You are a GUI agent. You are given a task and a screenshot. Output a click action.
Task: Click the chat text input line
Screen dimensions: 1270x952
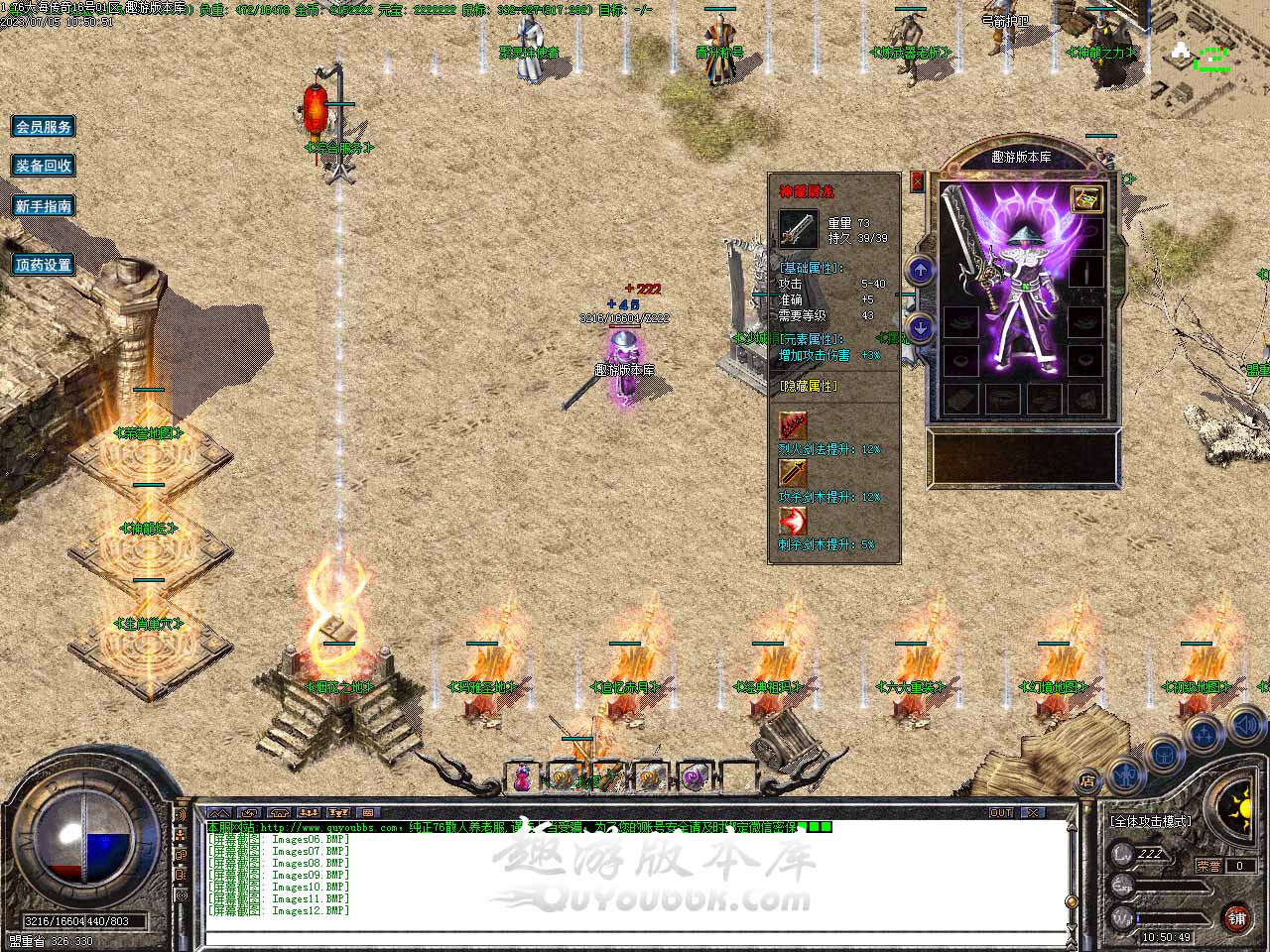(635, 937)
